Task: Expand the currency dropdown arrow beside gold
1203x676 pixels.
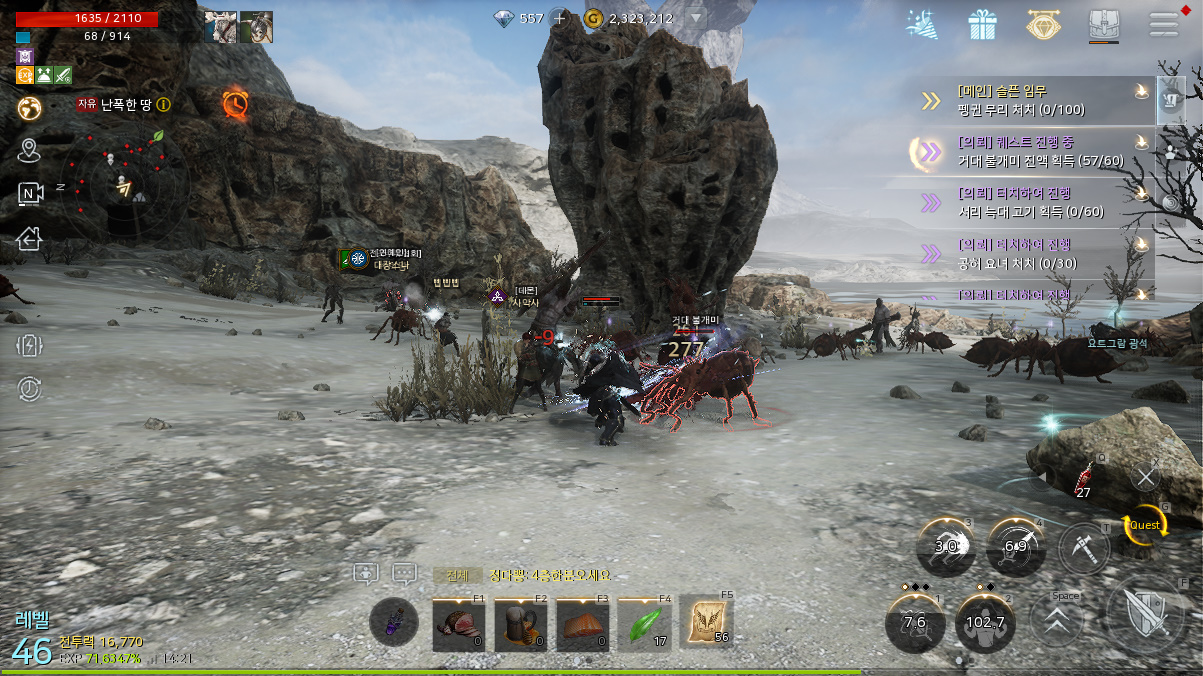Action: 696,18
